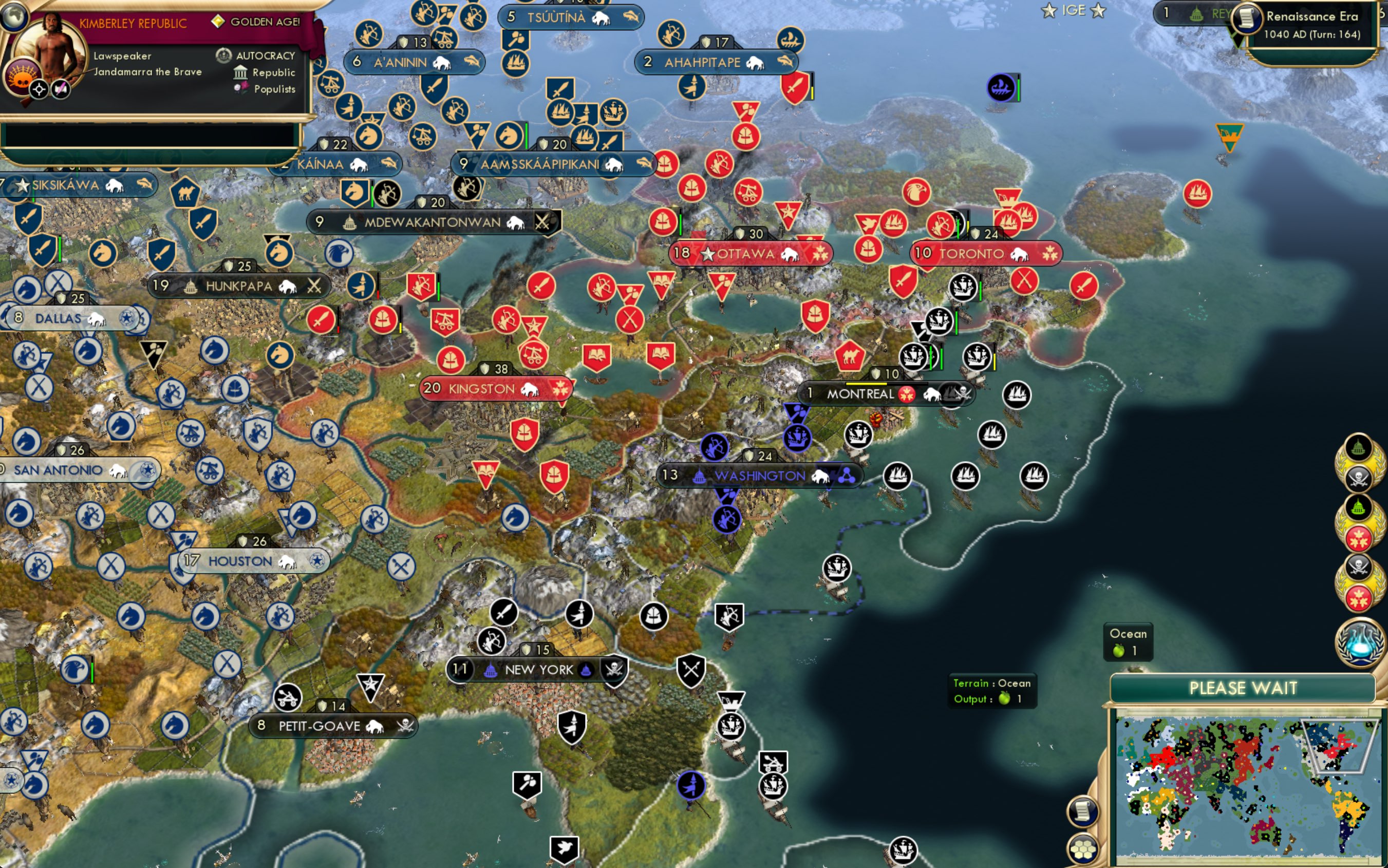Open the Washington city banner
The width and height of the screenshot is (1388, 868).
tap(759, 476)
